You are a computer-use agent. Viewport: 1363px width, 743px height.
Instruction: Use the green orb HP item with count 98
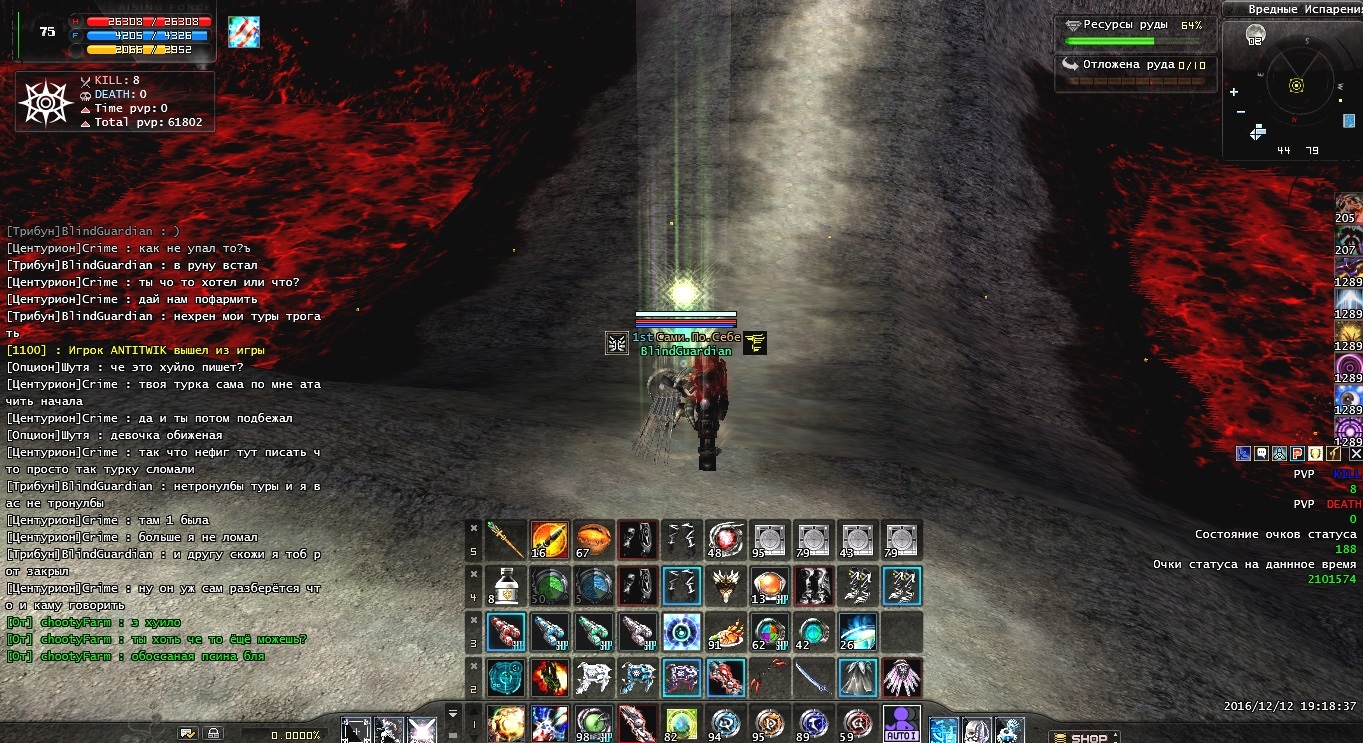coord(593,724)
